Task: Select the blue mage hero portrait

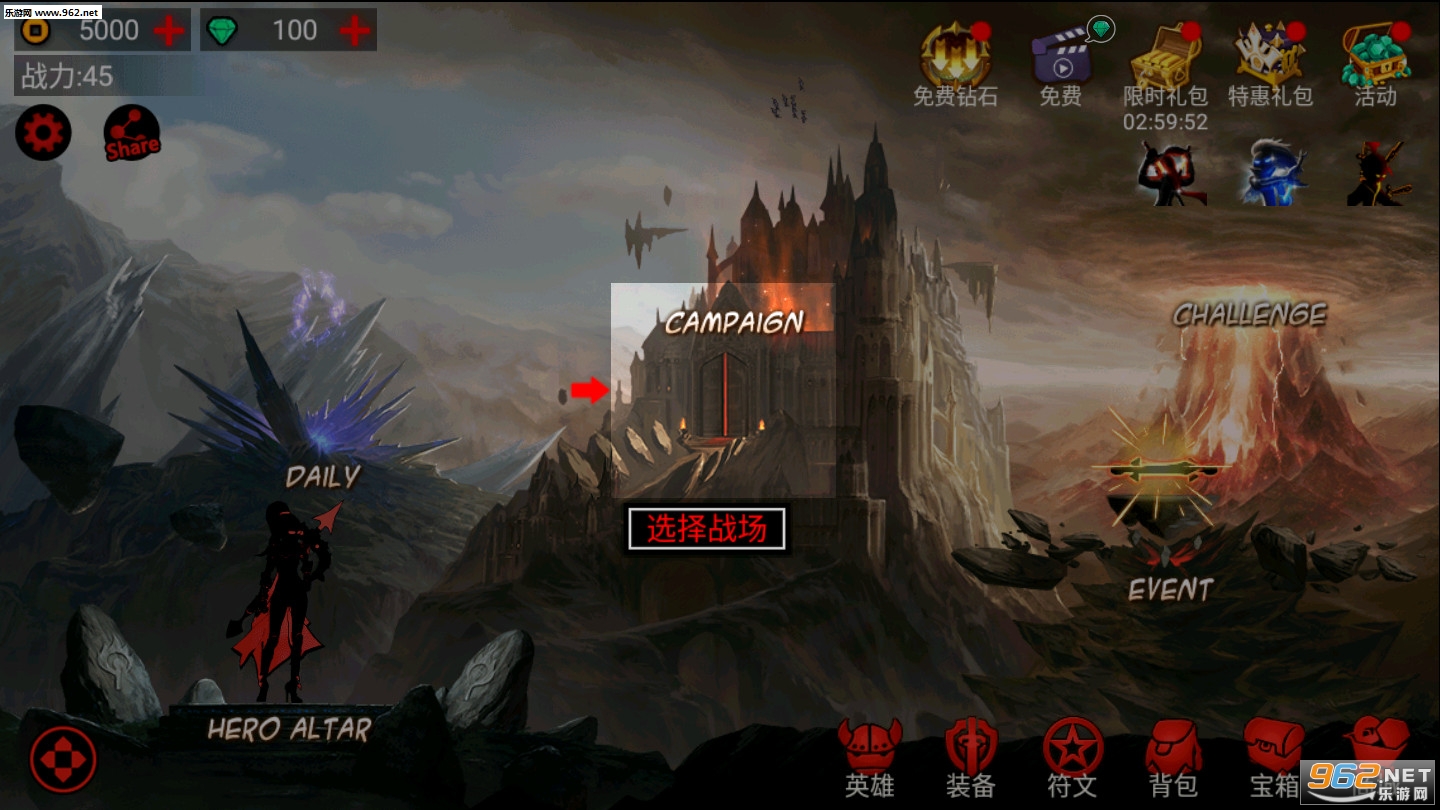Action: pos(1274,178)
